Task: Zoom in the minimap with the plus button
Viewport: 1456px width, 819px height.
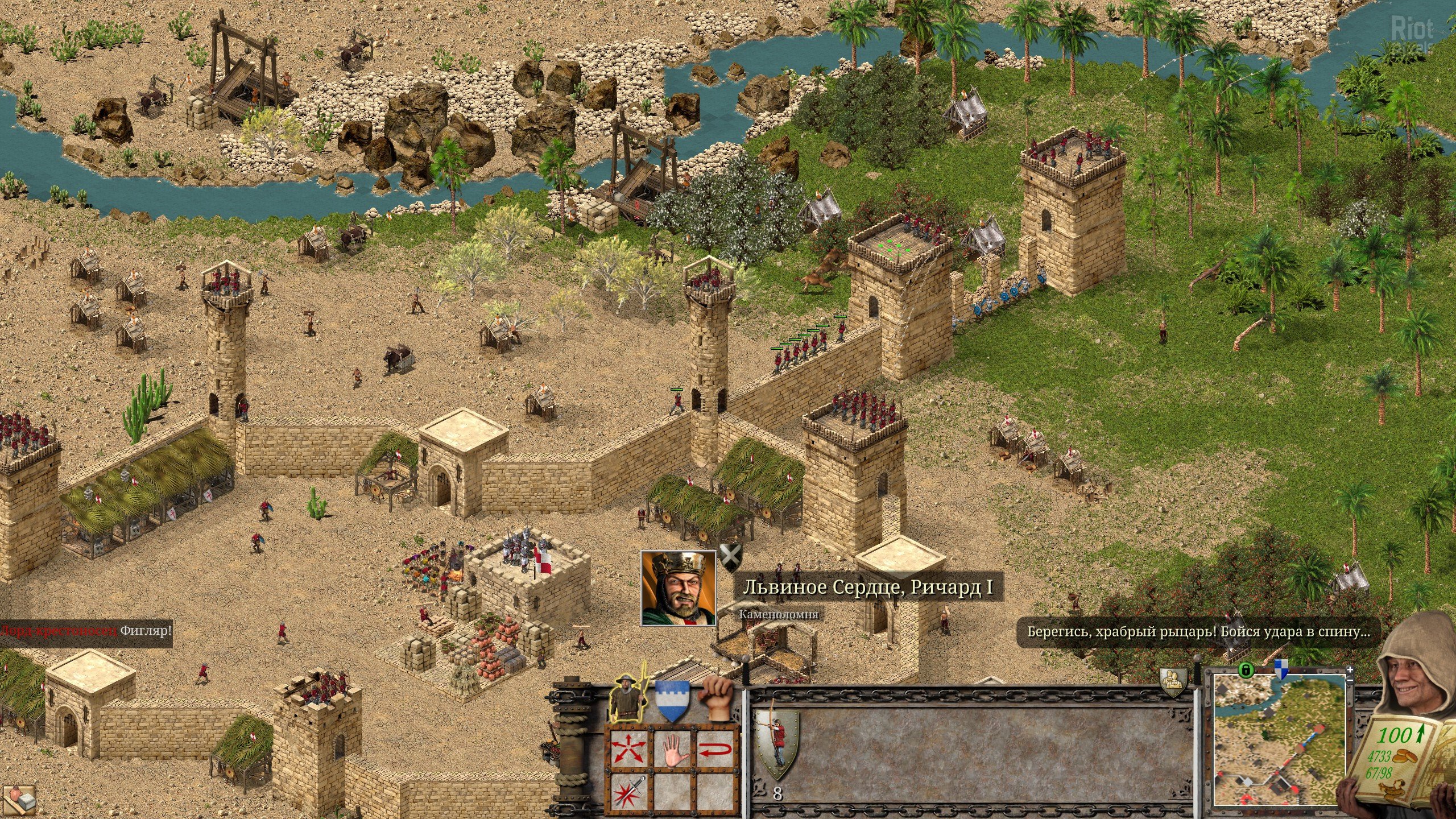Action: point(1351,671)
